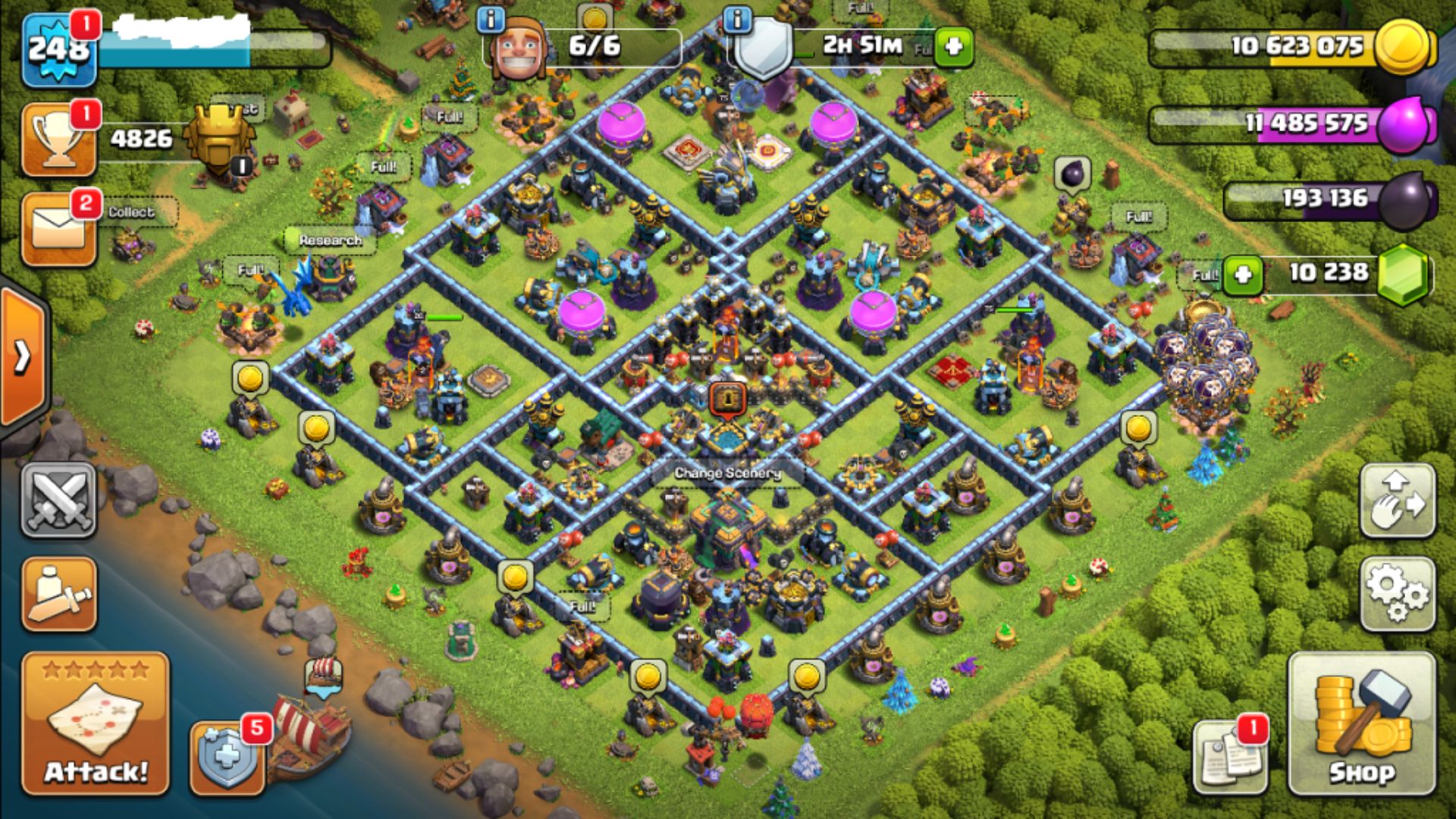Open the shield plus button with badge 5
The image size is (1456, 819).
tap(227, 757)
